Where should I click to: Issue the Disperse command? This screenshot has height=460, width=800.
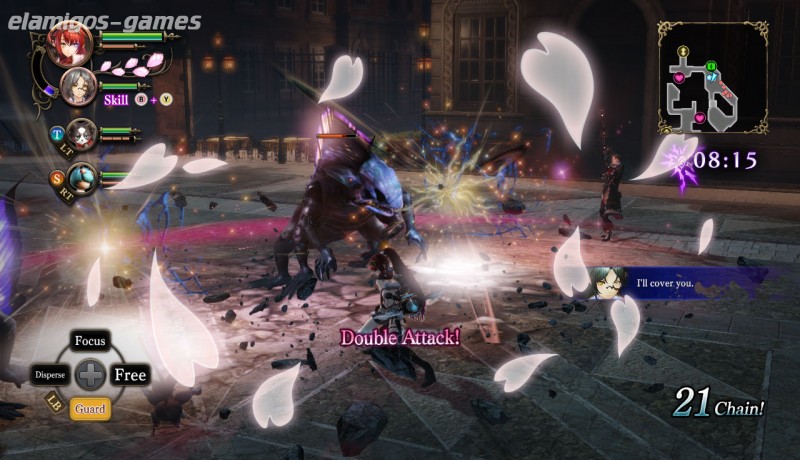(x=50, y=376)
